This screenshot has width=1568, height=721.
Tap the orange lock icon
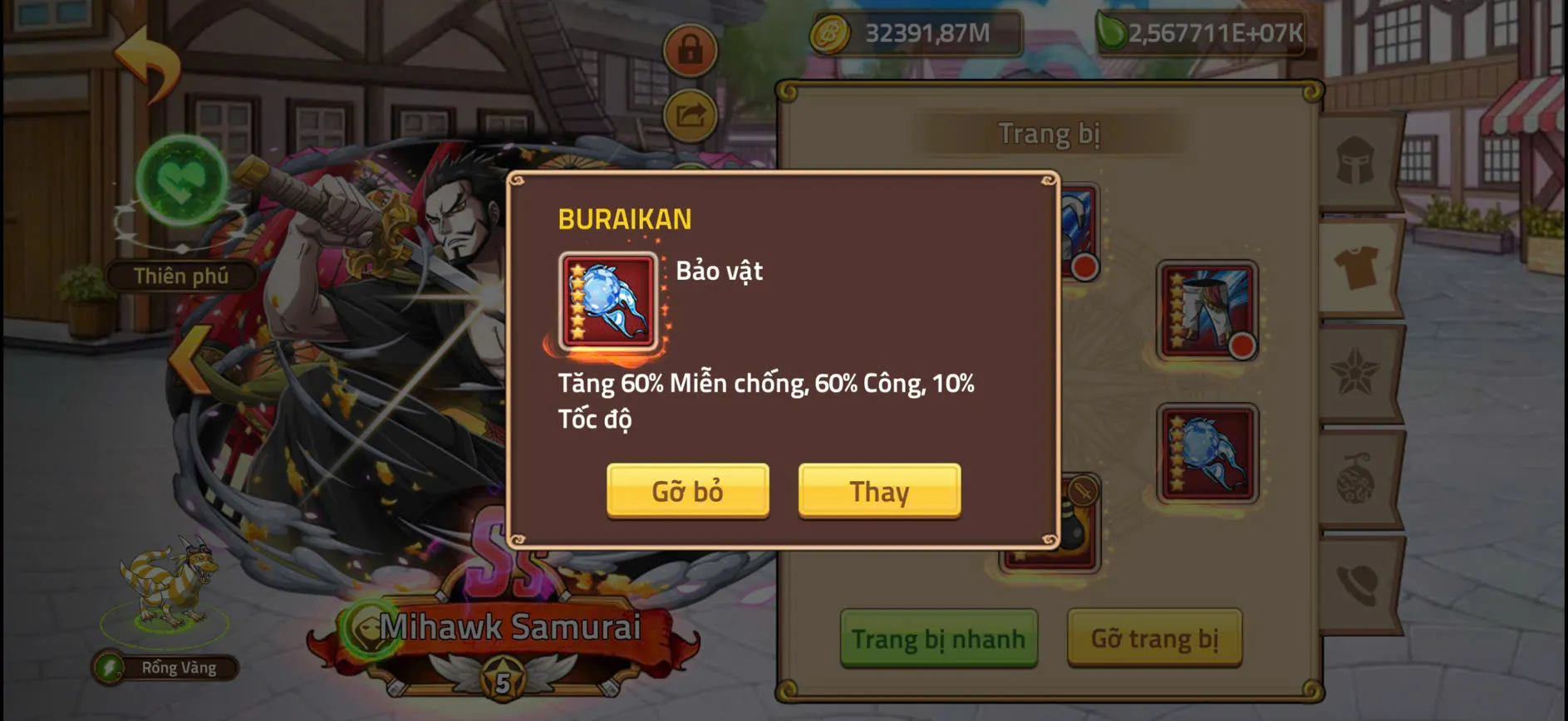click(690, 50)
